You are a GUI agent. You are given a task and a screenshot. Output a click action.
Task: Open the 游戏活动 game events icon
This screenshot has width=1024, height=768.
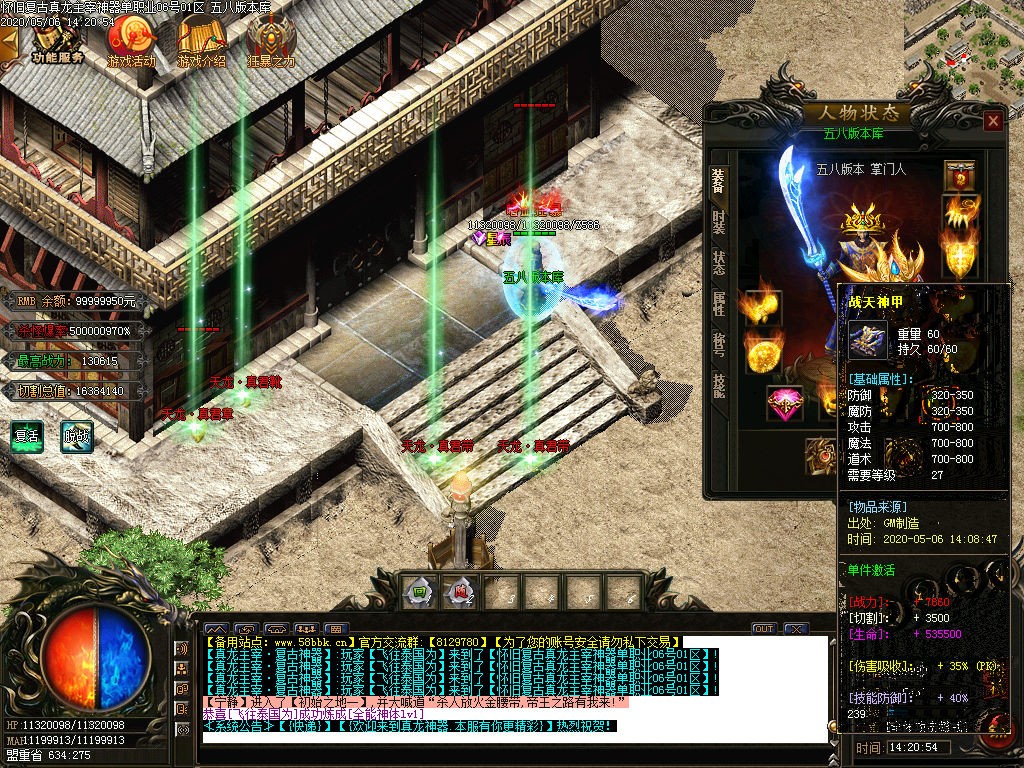[132, 41]
